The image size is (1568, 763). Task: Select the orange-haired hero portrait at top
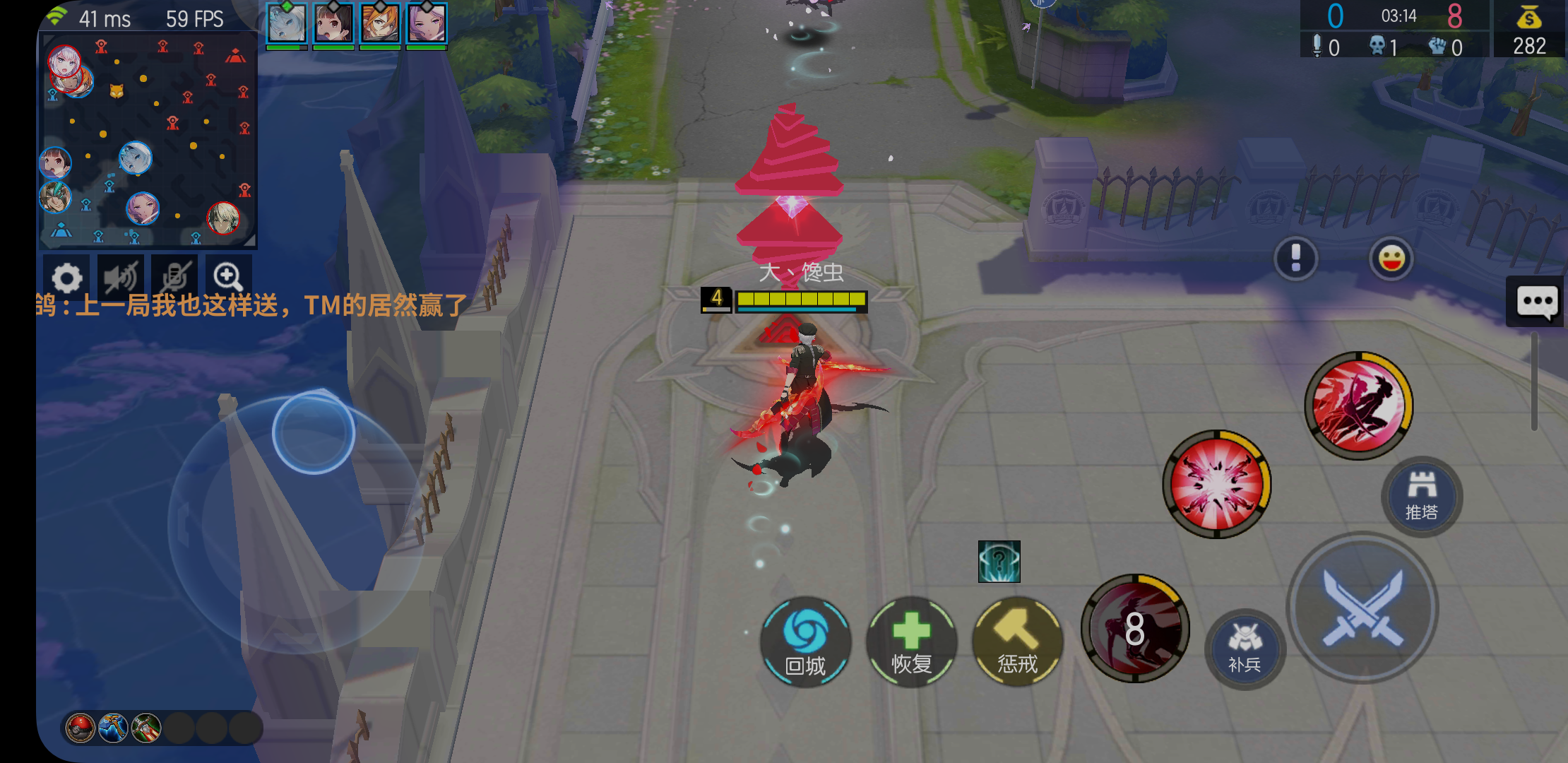[379, 23]
